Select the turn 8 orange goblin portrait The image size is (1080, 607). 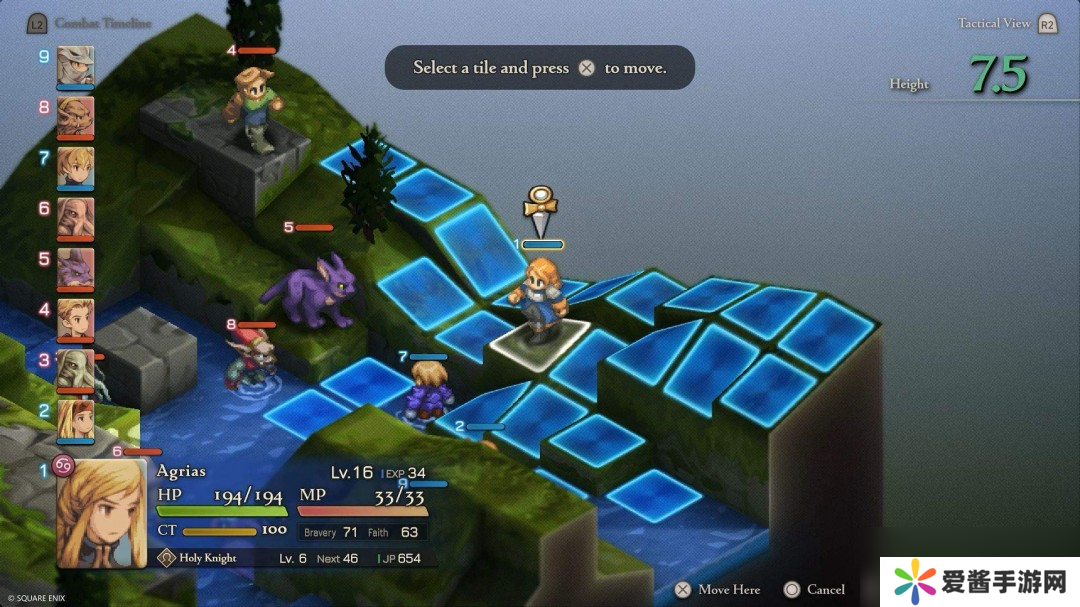tap(75, 116)
